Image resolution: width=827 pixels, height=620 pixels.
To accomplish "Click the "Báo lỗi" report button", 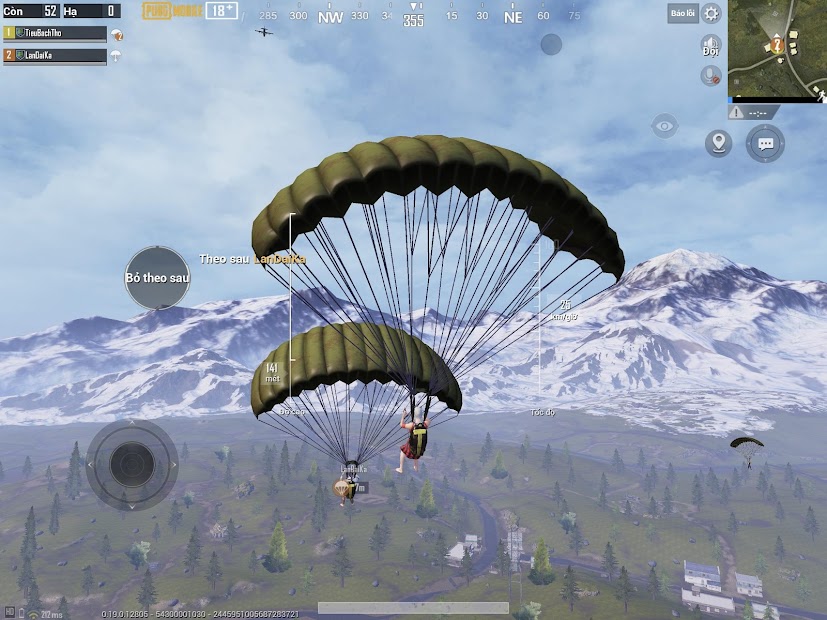I will 683,13.
